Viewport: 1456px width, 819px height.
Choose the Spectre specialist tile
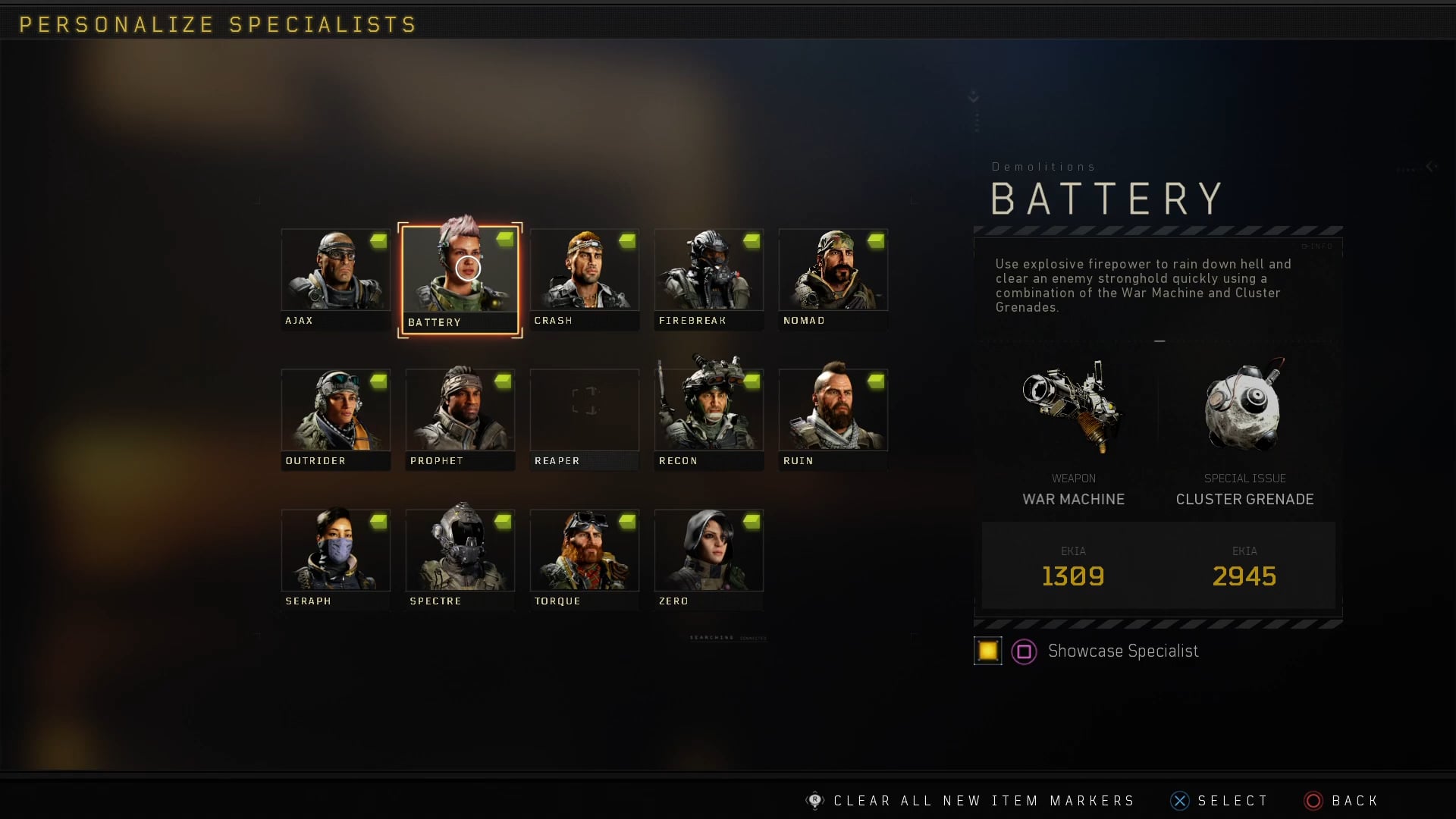pyautogui.click(x=460, y=558)
